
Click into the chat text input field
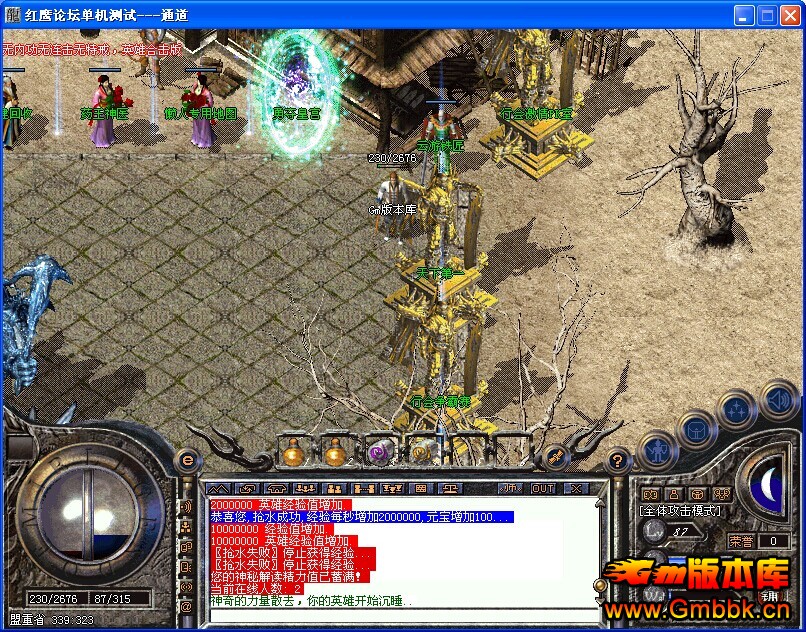[x=400, y=612]
